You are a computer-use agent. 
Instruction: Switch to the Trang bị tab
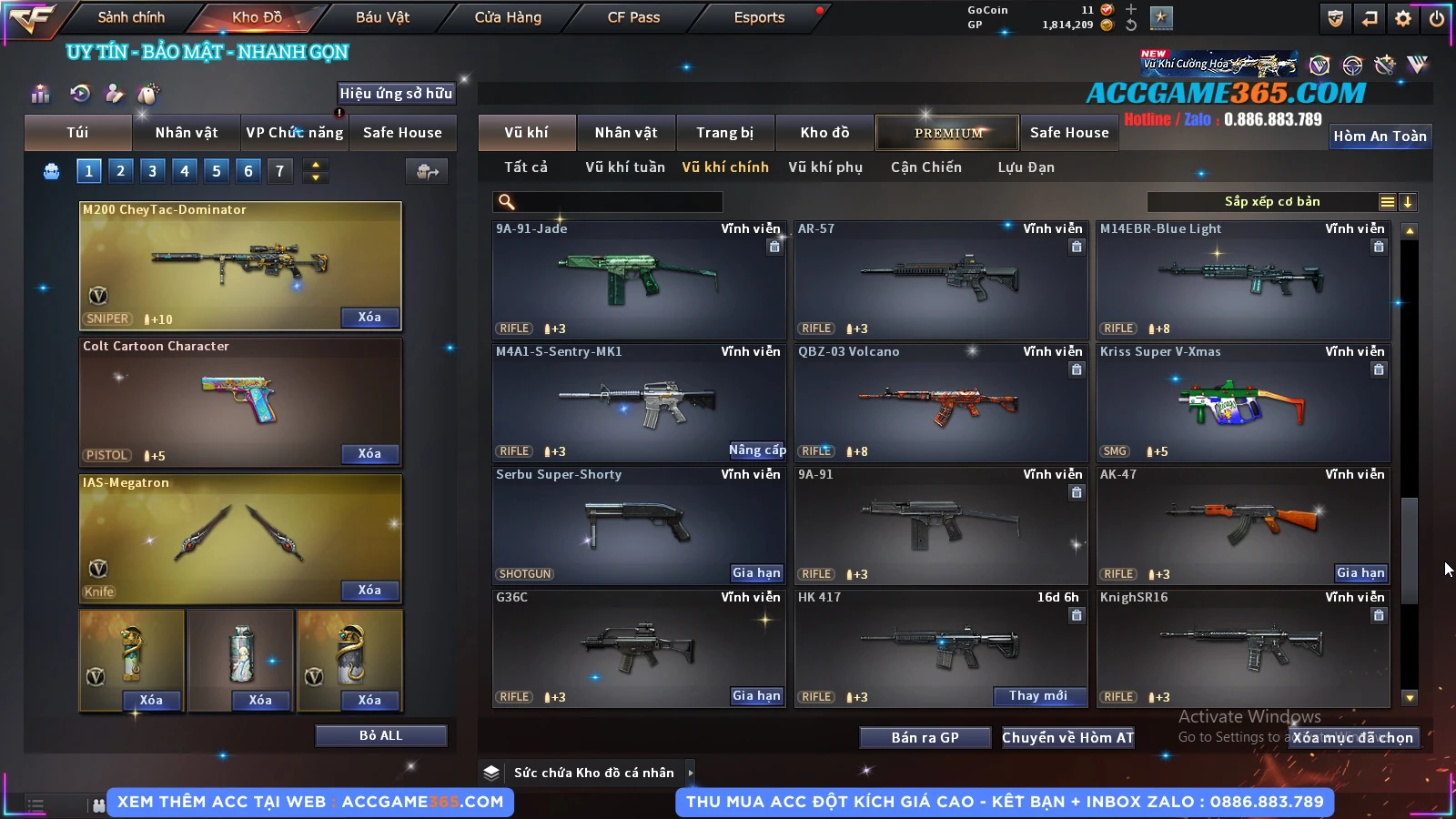pyautogui.click(x=724, y=133)
